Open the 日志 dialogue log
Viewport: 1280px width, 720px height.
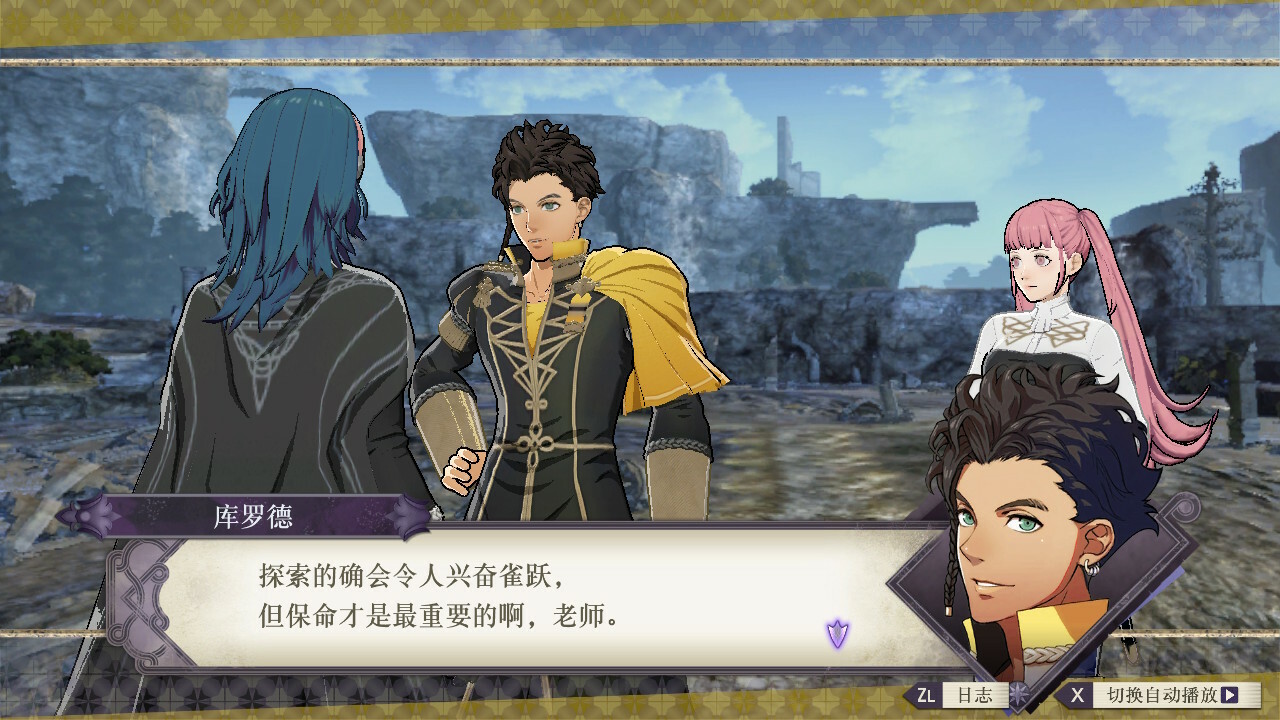tap(958, 694)
